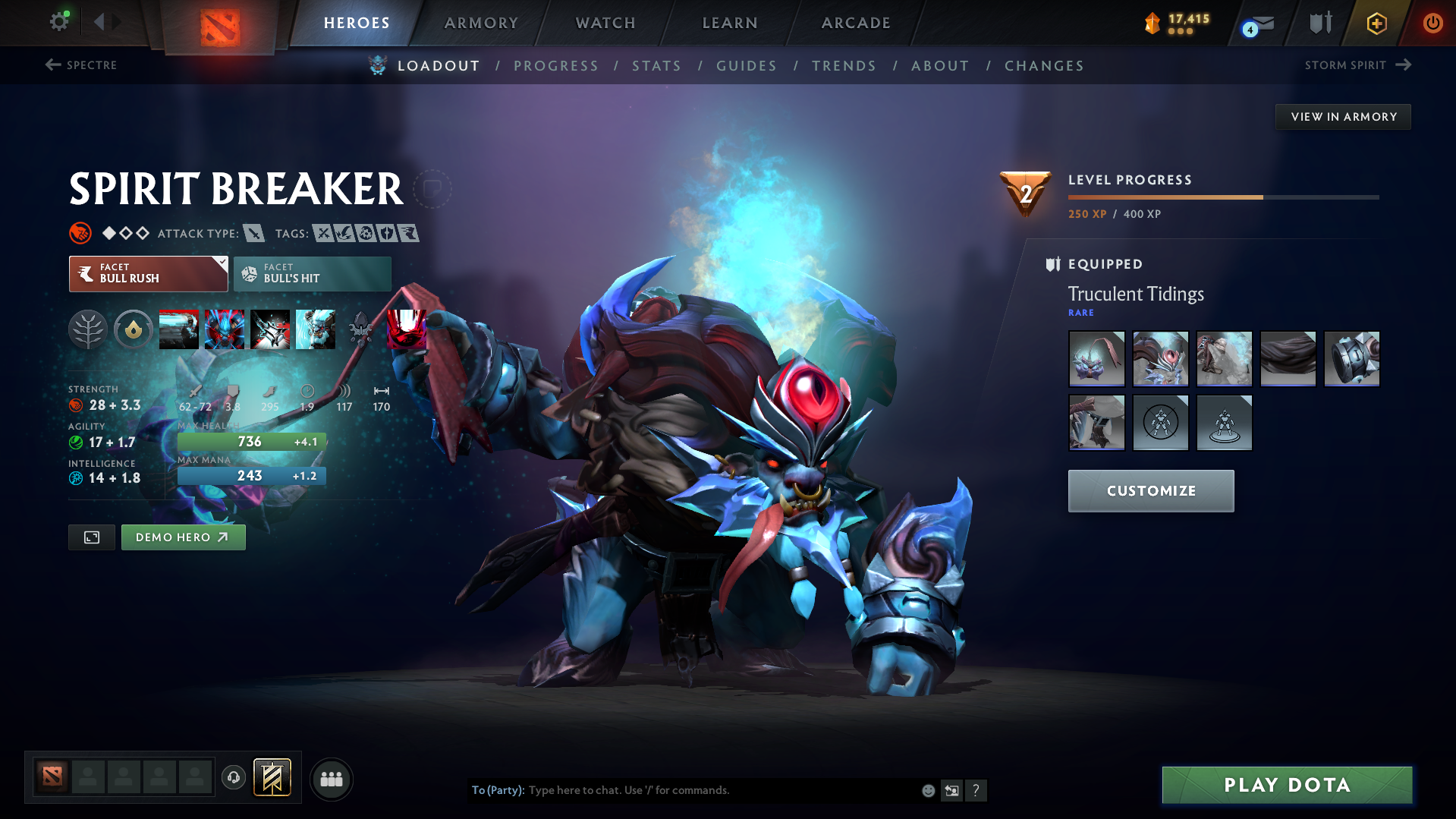The image size is (1456, 819).
Task: Go to the Learn tab
Action: point(730,23)
